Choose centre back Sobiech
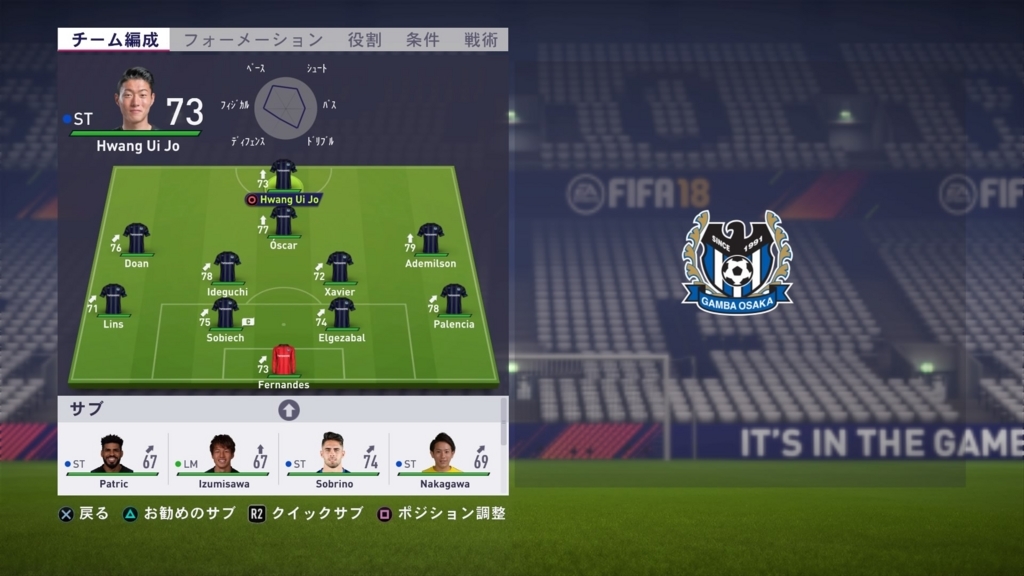This screenshot has height=576, width=1024. pyautogui.click(x=226, y=314)
